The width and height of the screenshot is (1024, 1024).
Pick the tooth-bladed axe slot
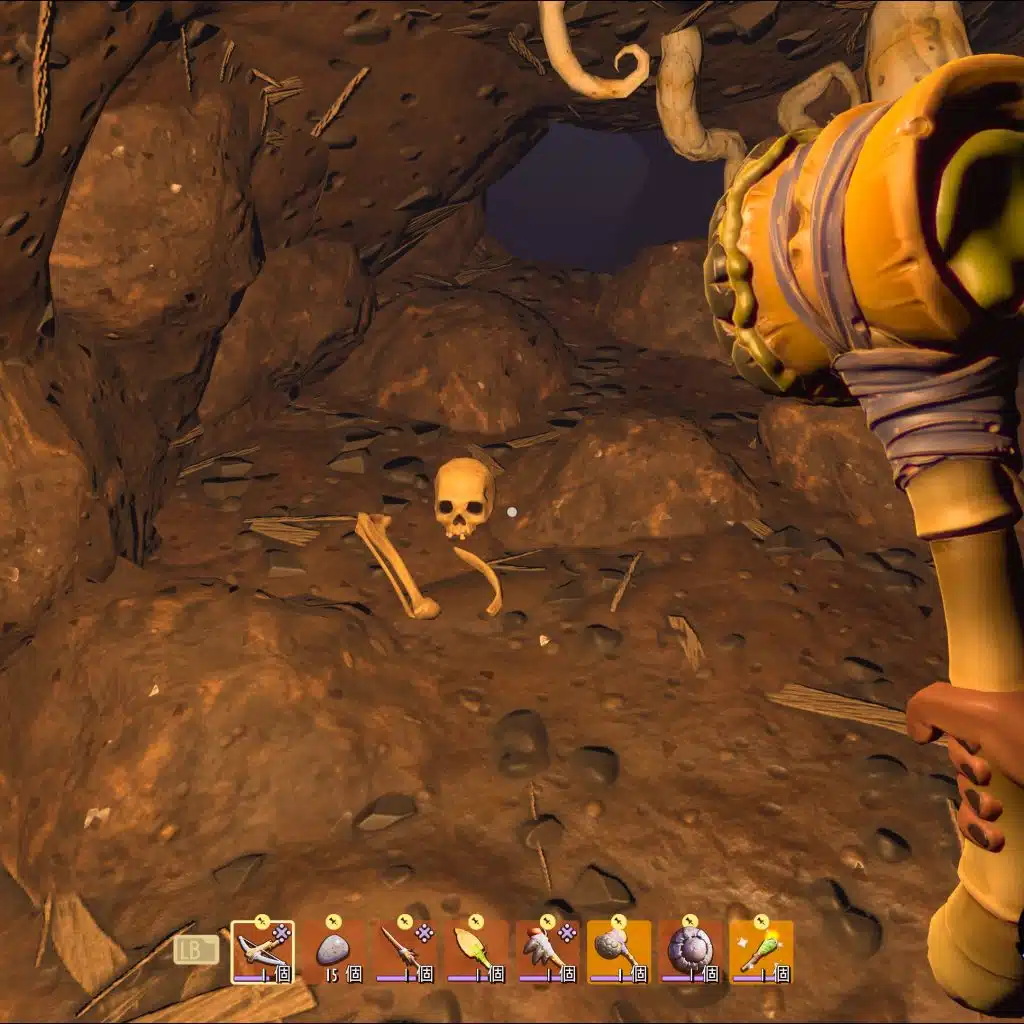tap(547, 951)
